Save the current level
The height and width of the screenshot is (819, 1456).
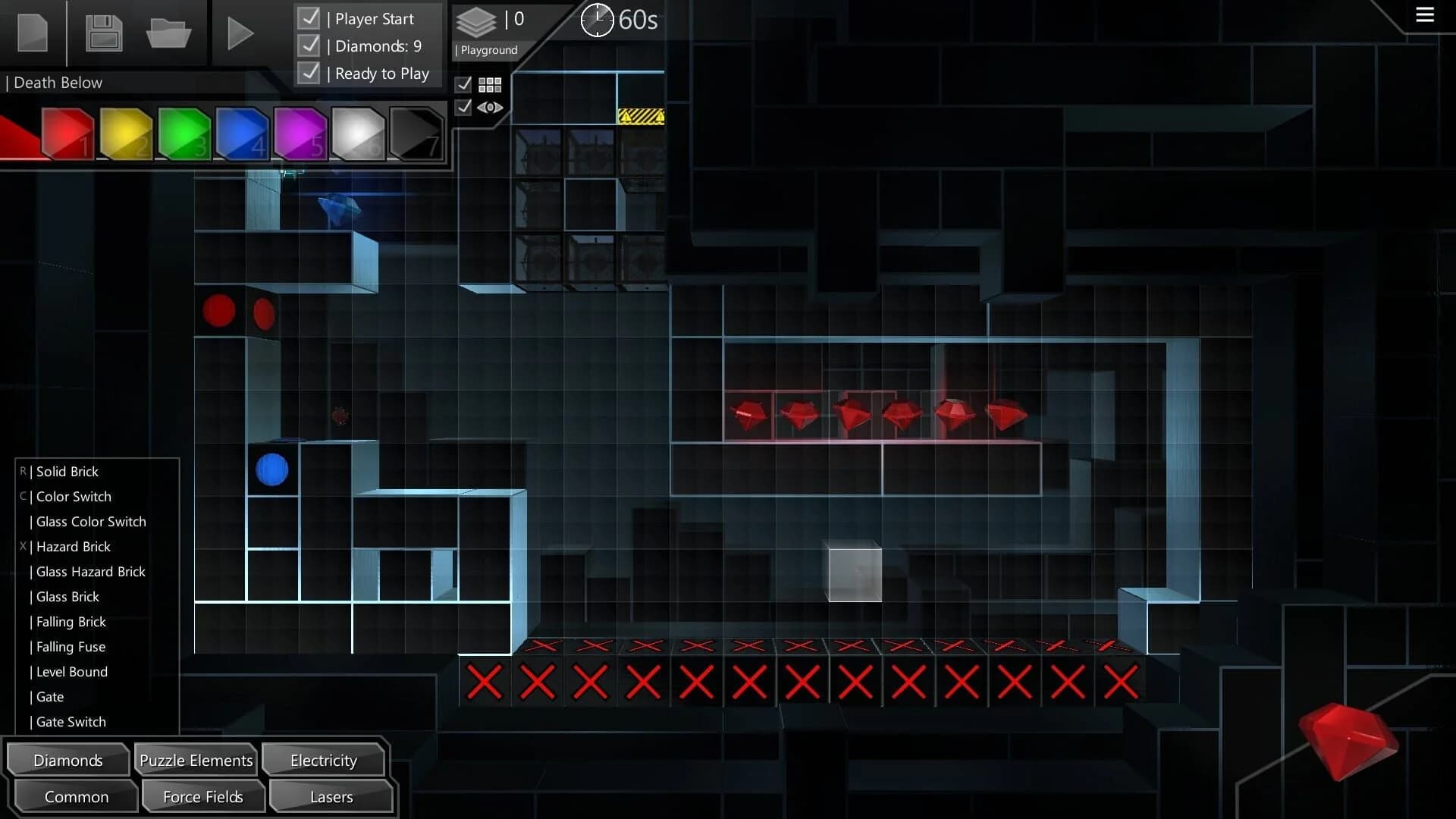(x=103, y=33)
